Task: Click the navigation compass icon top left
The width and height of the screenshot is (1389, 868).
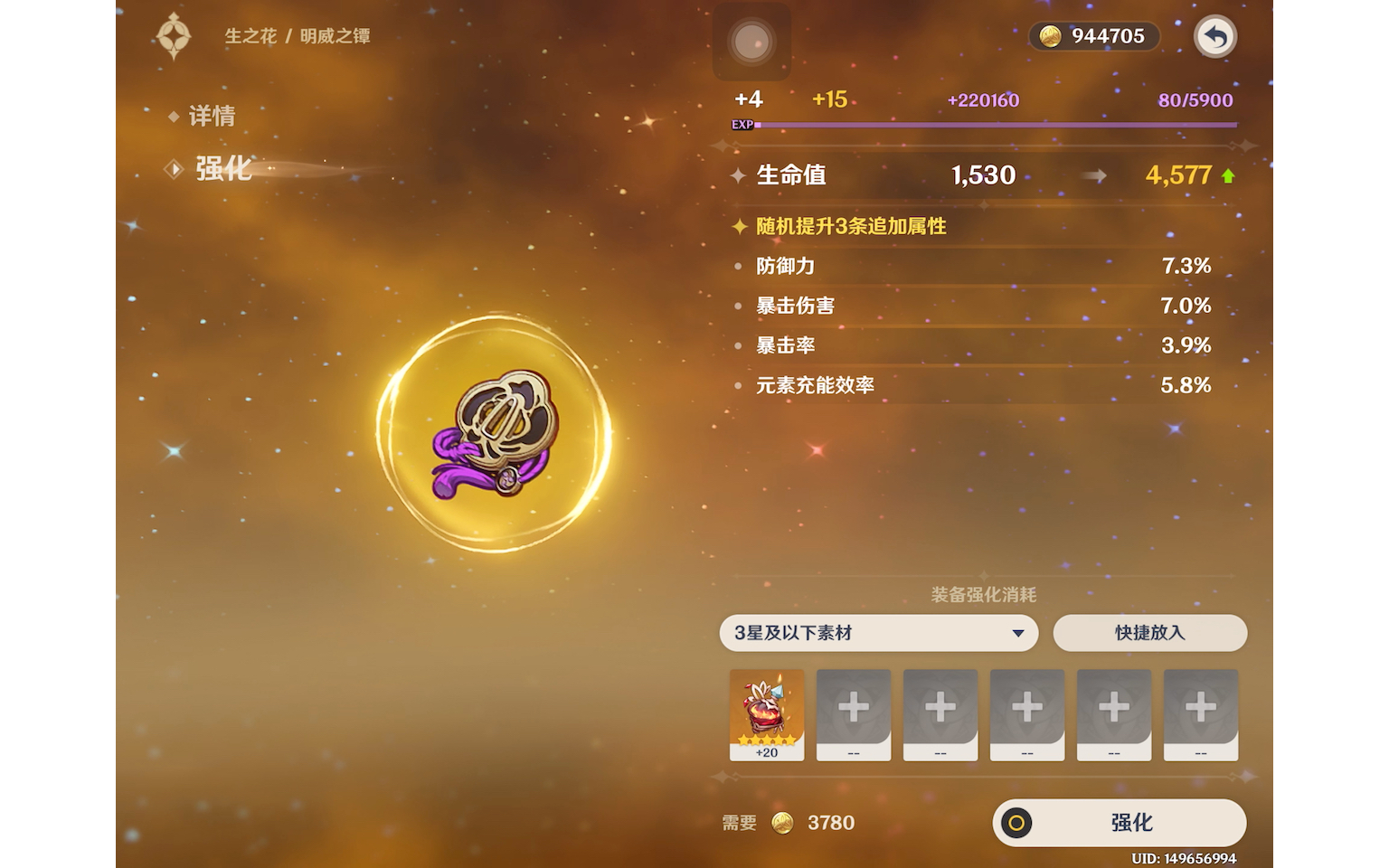Action: (x=175, y=37)
